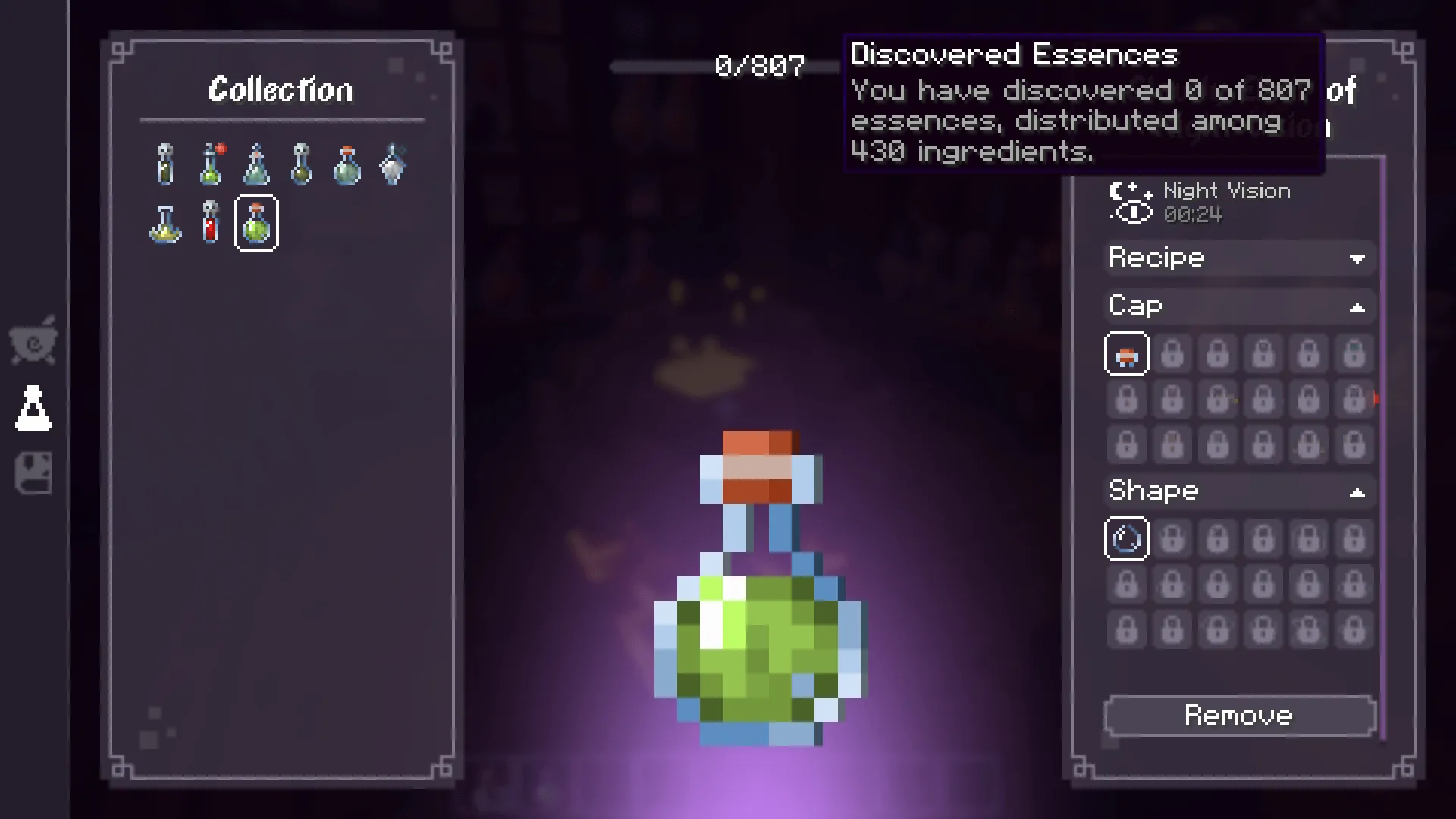Select the currently highlighted green potion in Collection
The width and height of the screenshot is (1456, 819).
point(256,222)
